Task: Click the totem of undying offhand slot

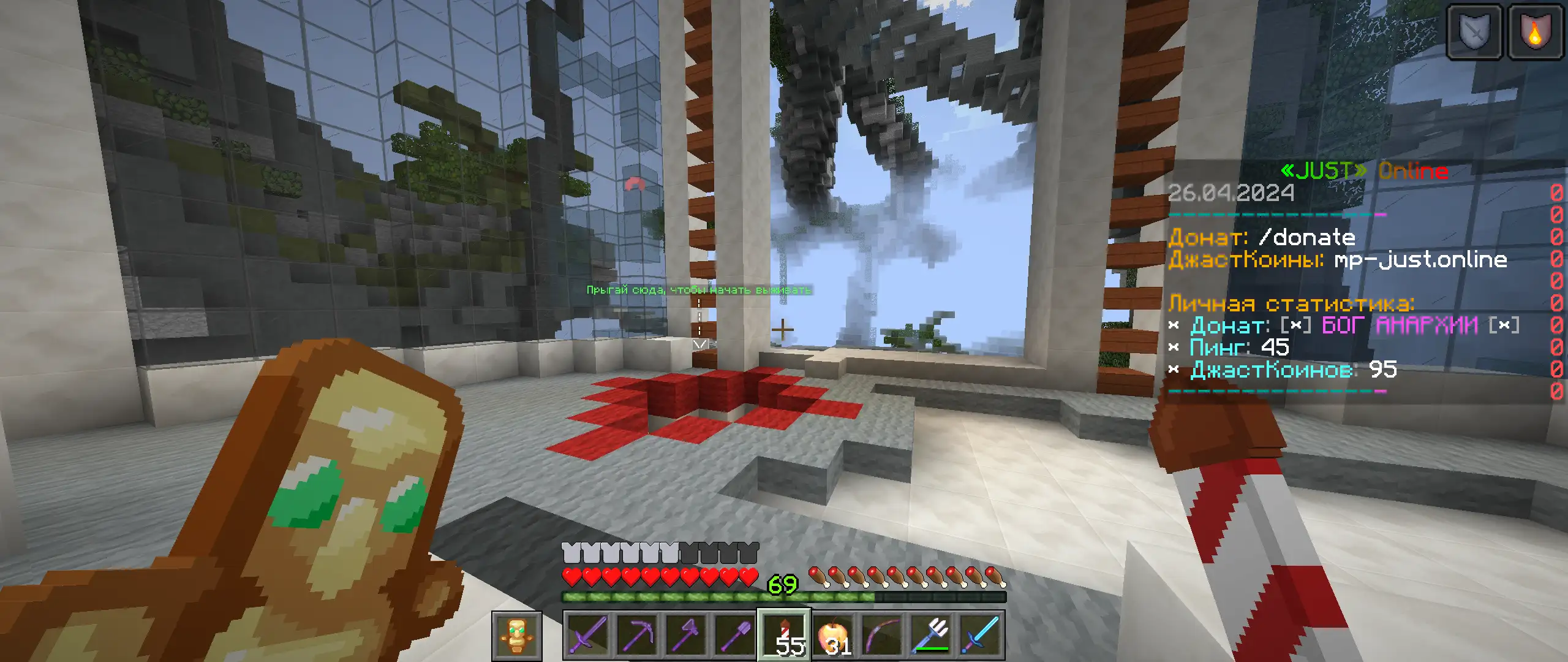Action: pyautogui.click(x=517, y=636)
